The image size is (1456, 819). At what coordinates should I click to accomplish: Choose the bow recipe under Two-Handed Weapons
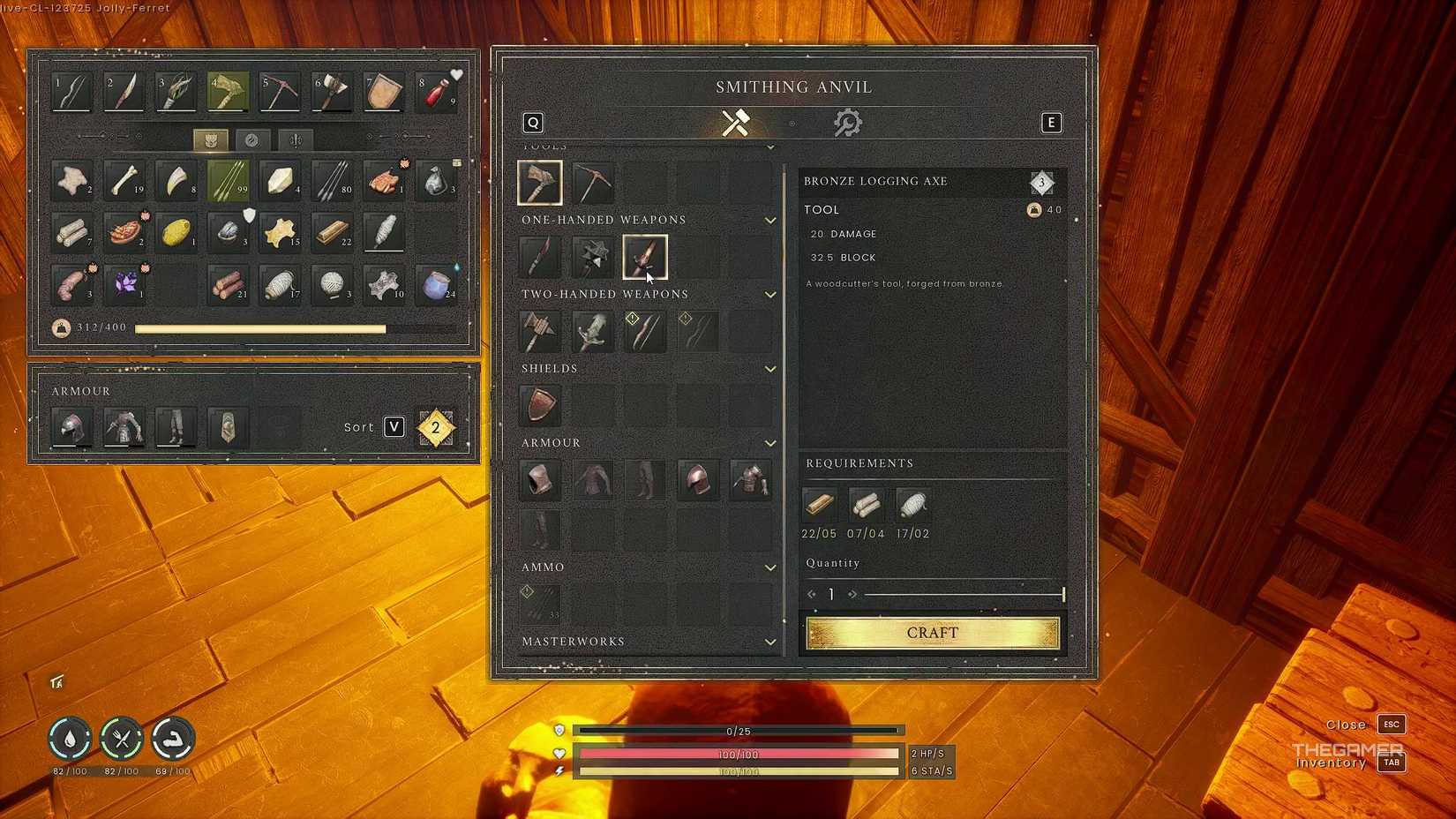645,330
